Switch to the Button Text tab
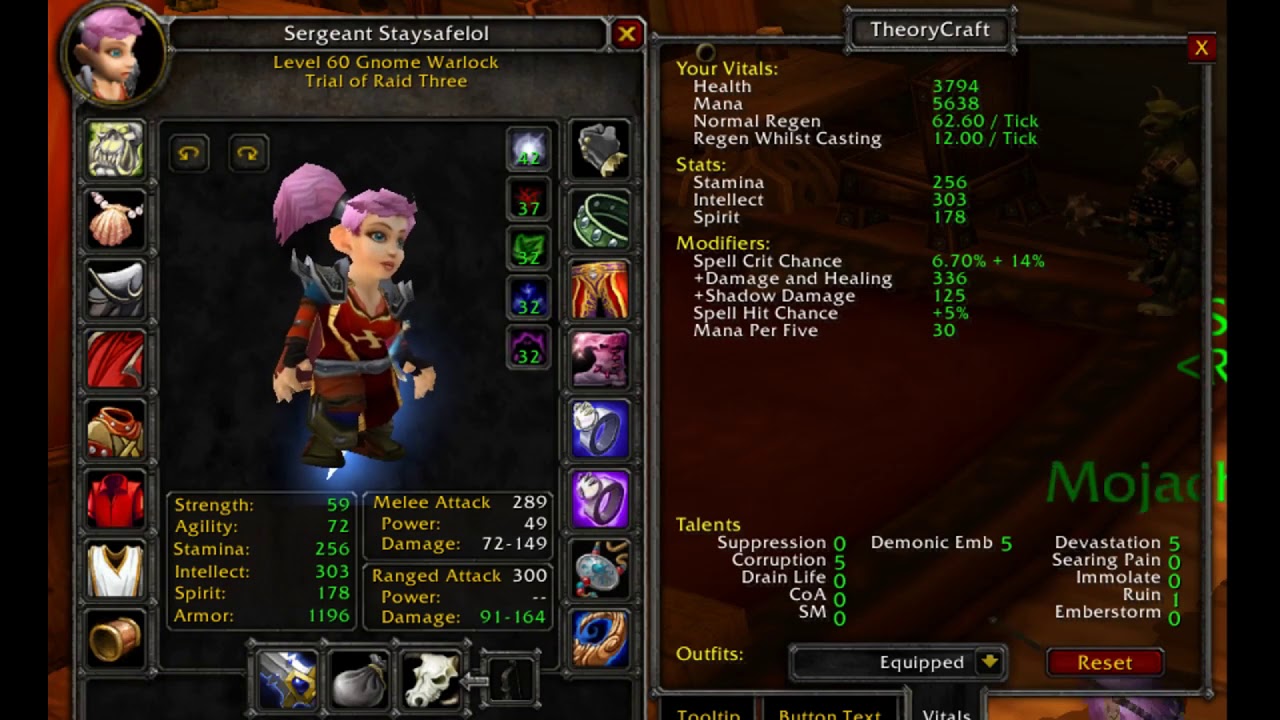Screen dimensions: 1280x720 pyautogui.click(x=829, y=714)
